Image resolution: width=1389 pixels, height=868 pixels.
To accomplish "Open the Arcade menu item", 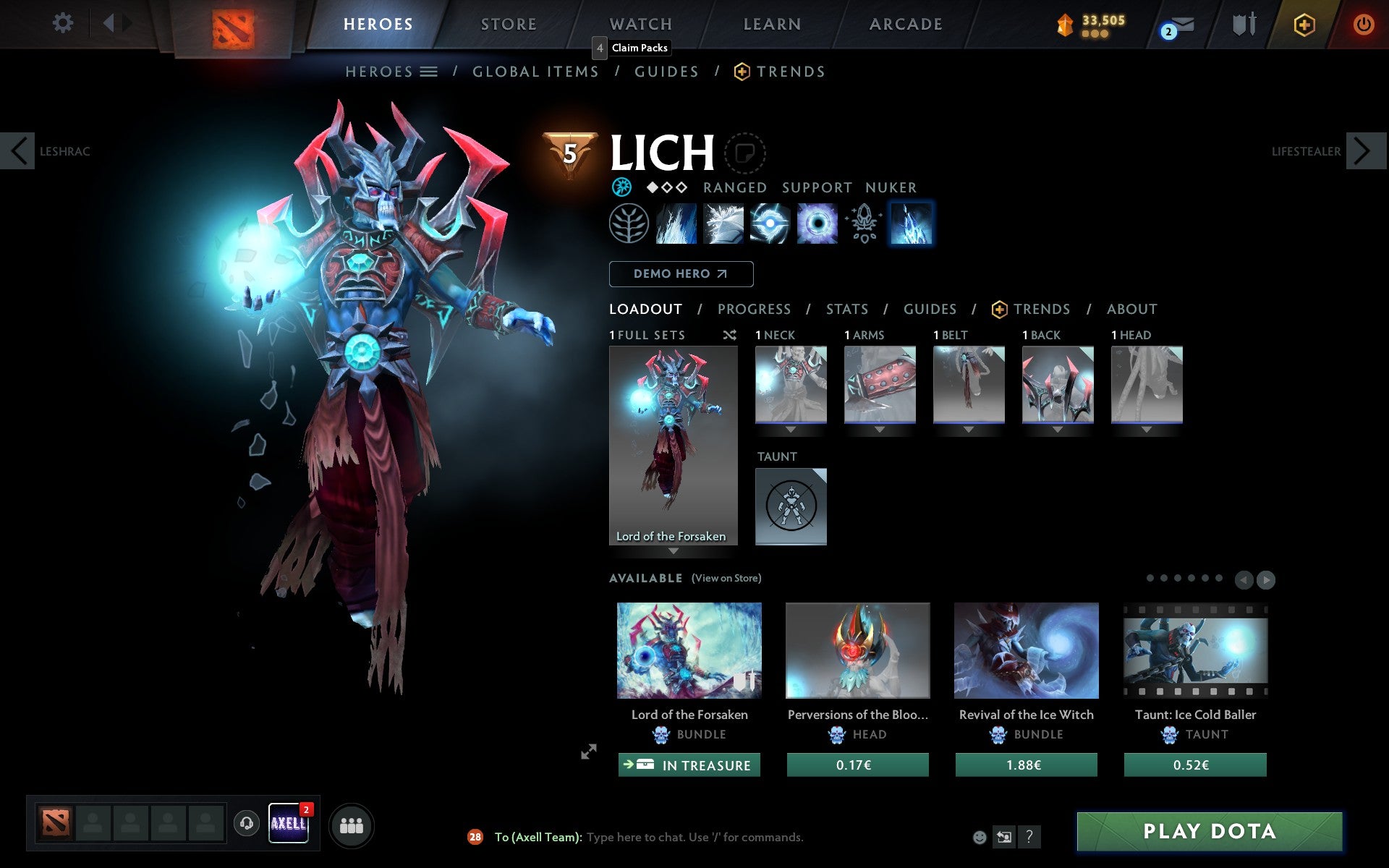I will click(905, 24).
